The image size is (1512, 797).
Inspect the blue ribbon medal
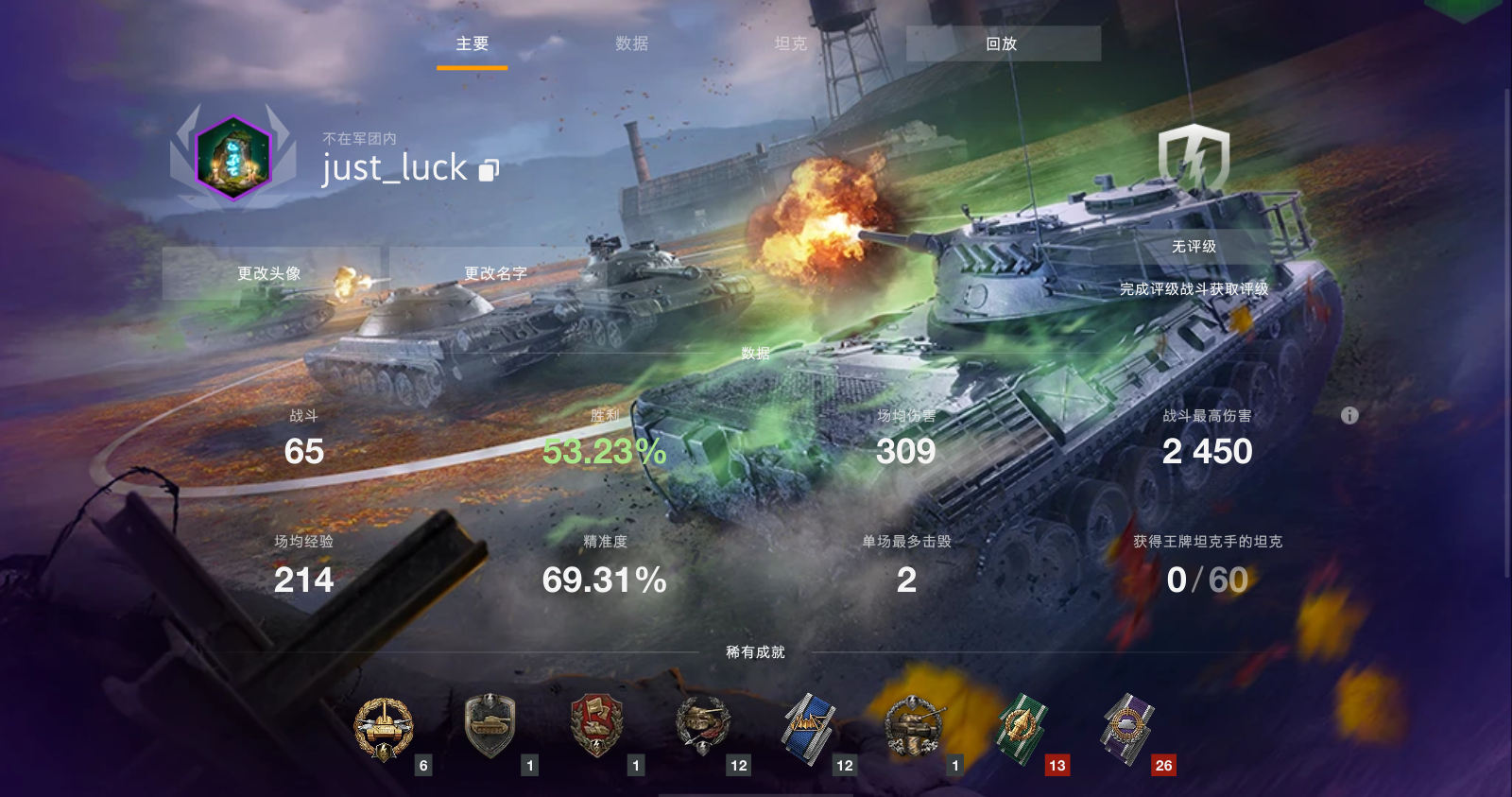[x=808, y=727]
